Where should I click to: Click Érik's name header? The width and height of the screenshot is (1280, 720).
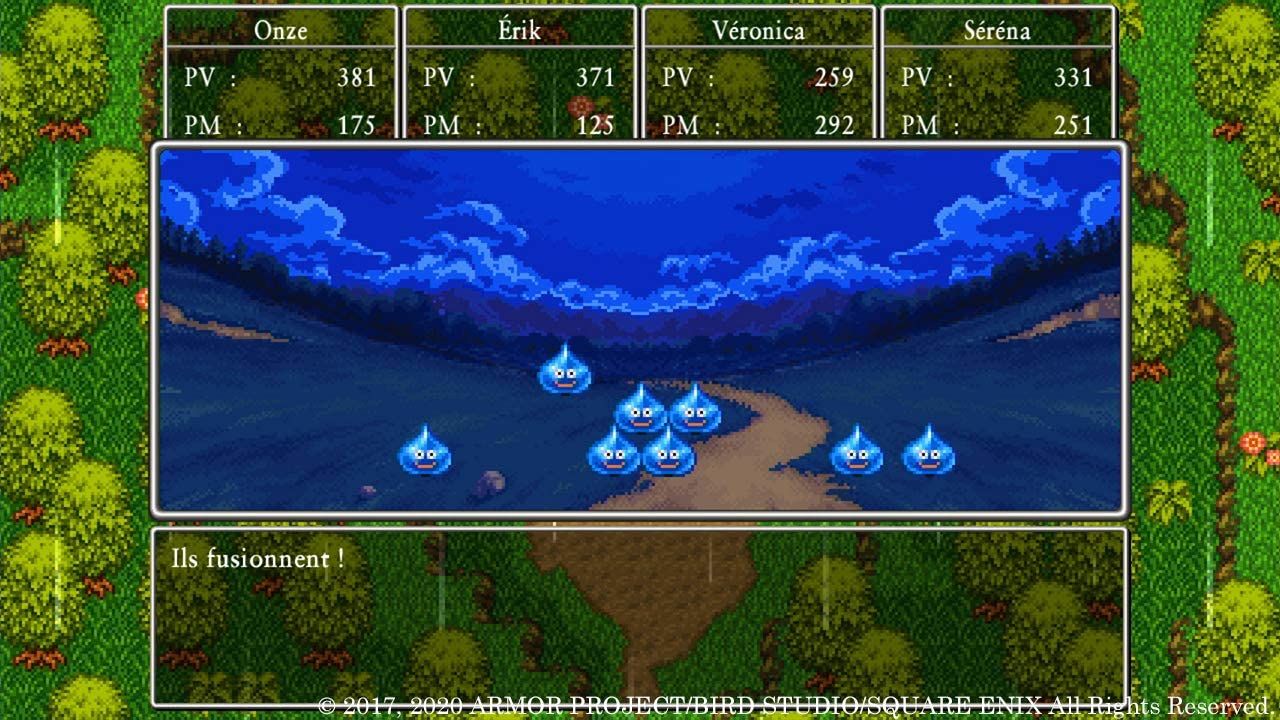[x=519, y=30]
